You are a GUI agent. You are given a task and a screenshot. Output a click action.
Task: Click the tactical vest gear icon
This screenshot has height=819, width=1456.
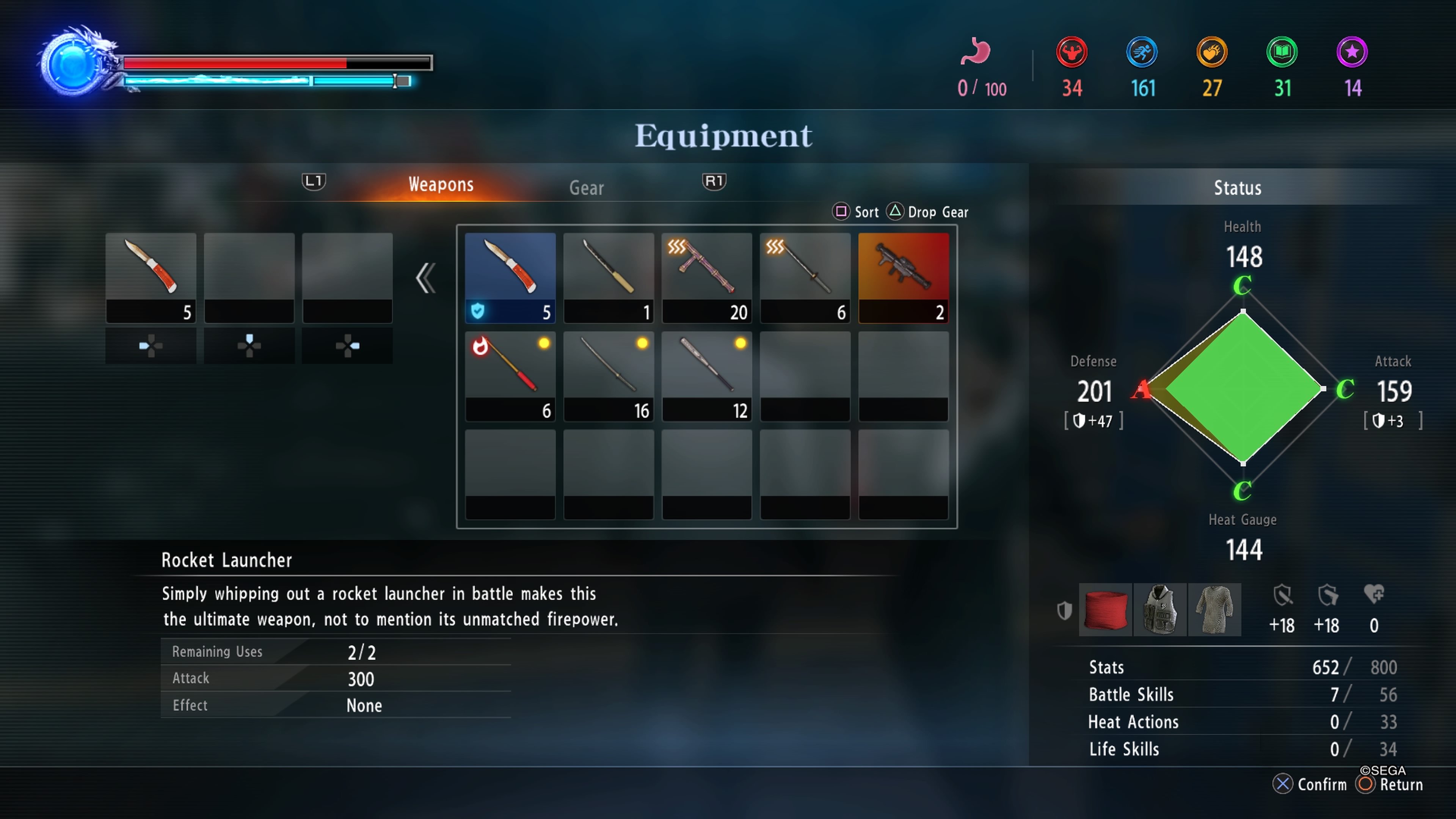(1160, 609)
